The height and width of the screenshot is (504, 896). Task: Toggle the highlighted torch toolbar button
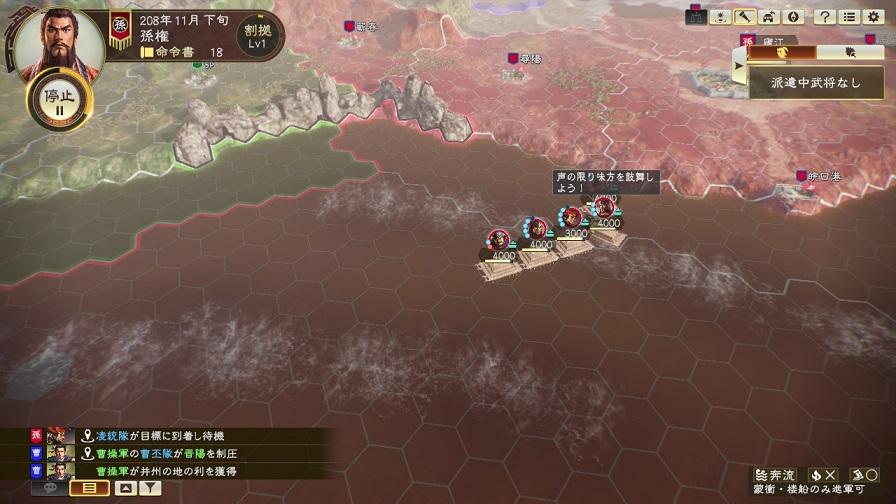(x=744, y=17)
